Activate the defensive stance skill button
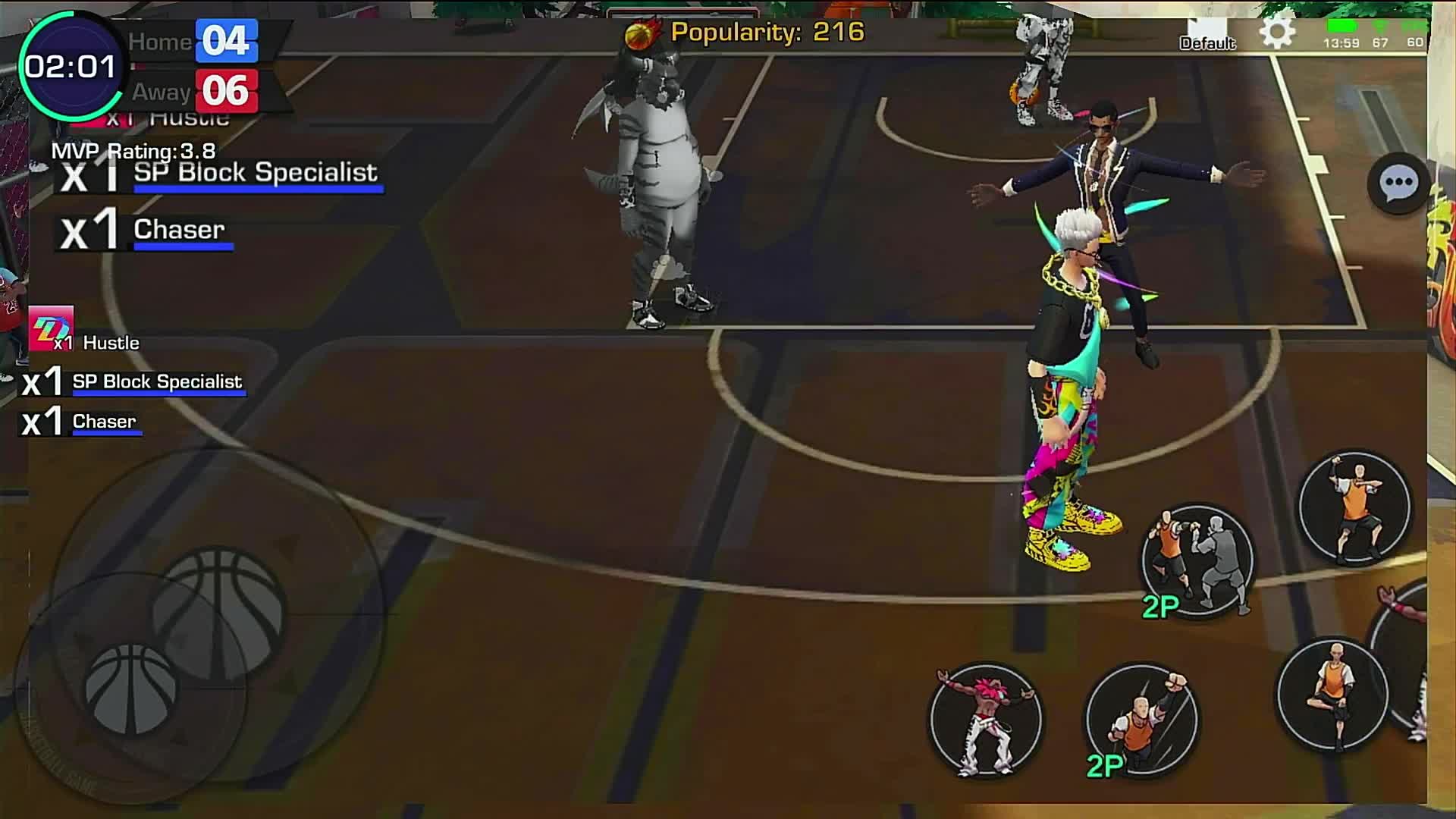The width and height of the screenshot is (1456, 819). 1354,507
